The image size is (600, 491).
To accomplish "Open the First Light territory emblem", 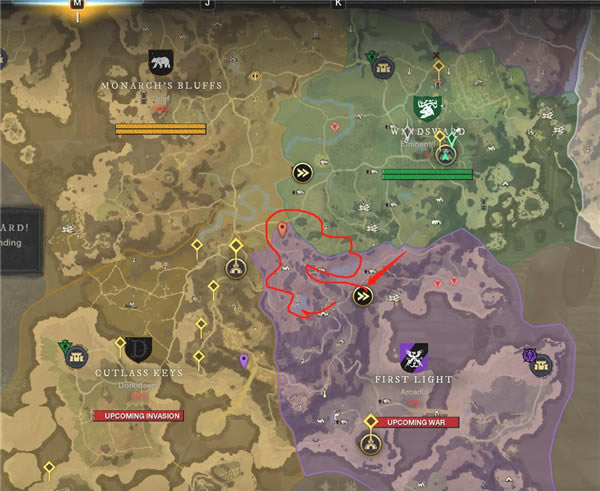I will tap(413, 356).
